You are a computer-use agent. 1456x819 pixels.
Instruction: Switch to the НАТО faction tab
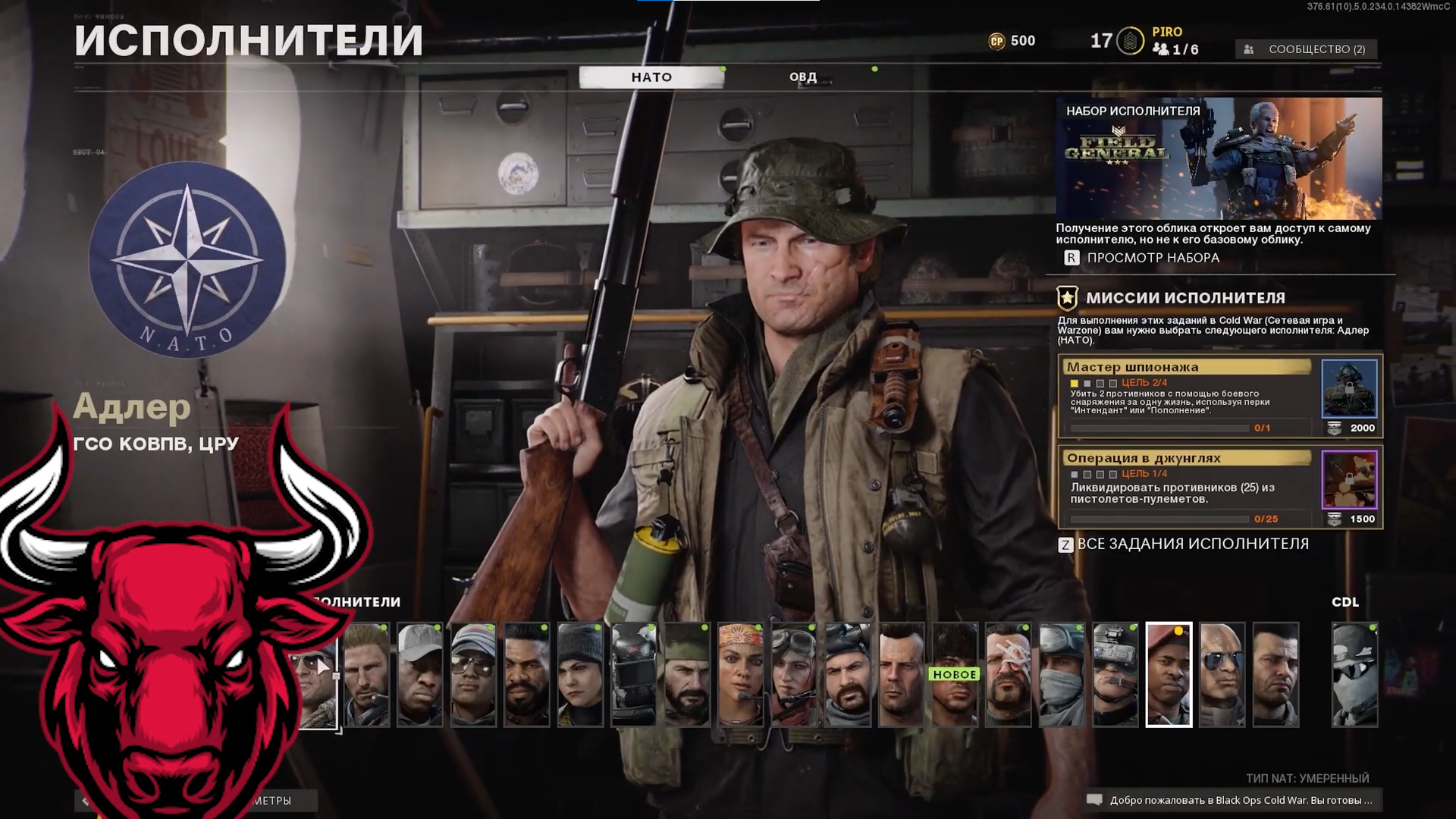coord(651,77)
